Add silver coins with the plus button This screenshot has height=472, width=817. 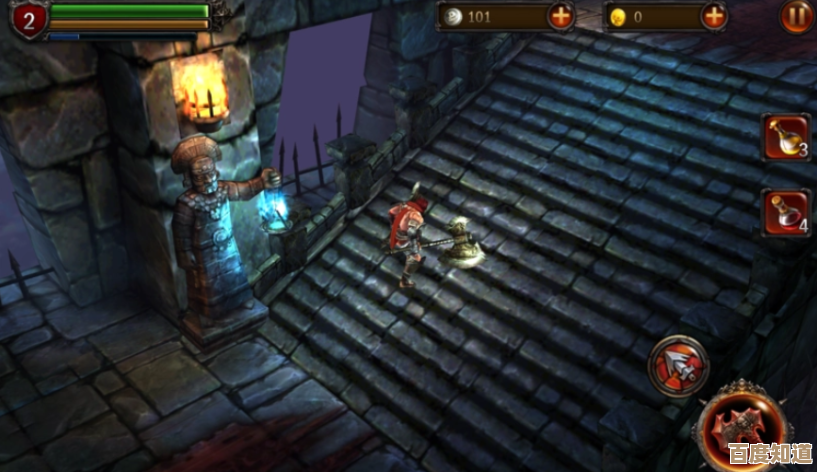[x=562, y=16]
